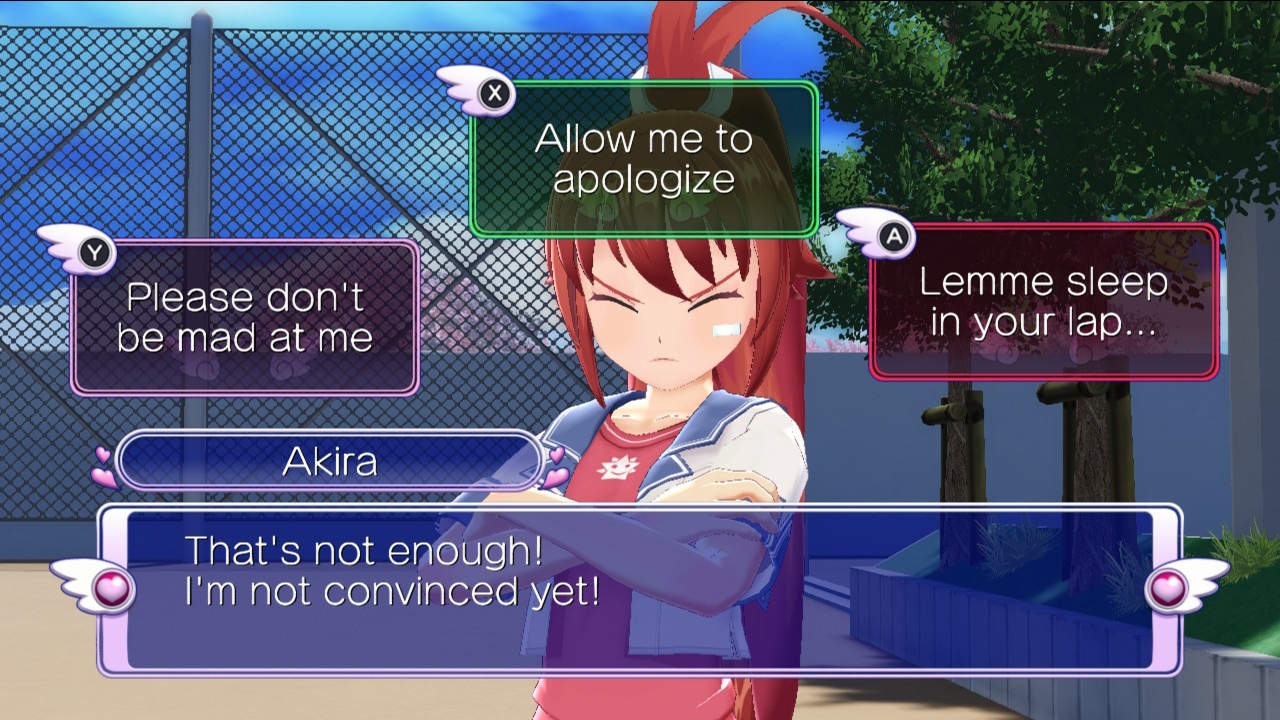Choose the 'Lemme sleep in your lap...' response
This screenshot has width=1280, height=720.
click(1046, 299)
